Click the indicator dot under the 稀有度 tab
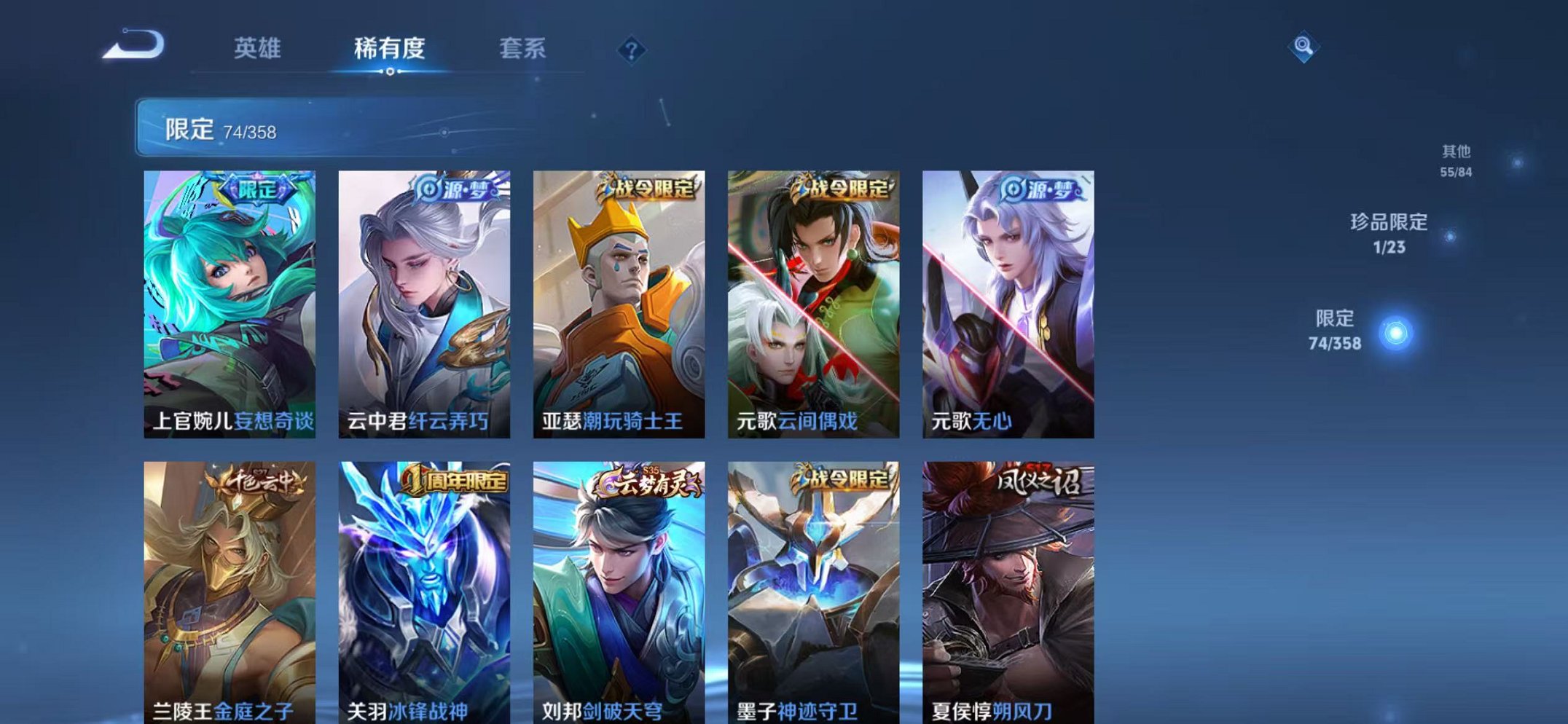The width and height of the screenshot is (1568, 724). pos(392,72)
